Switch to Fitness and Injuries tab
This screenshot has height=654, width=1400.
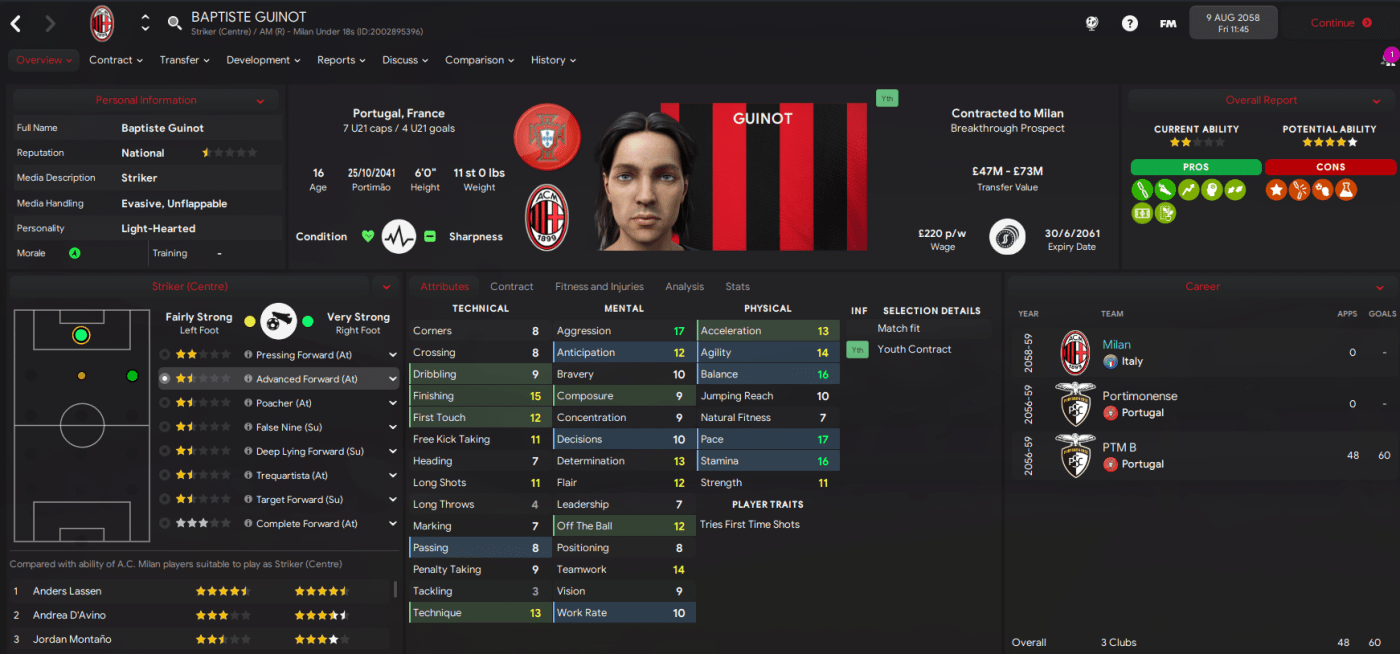pos(599,287)
